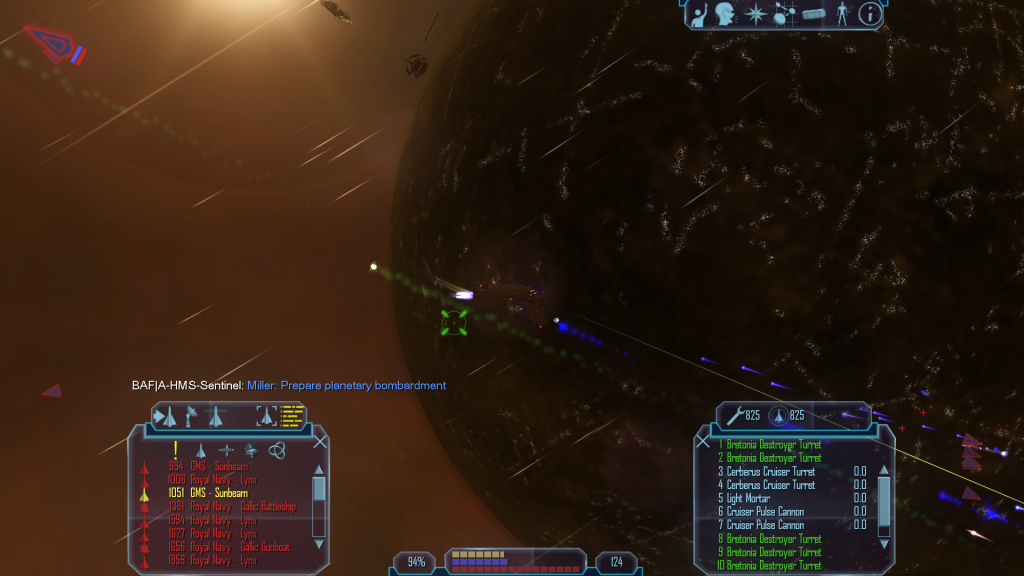Viewport: 1024px width, 576px height.
Task: Use the shield battery icon
Action: tap(777, 415)
